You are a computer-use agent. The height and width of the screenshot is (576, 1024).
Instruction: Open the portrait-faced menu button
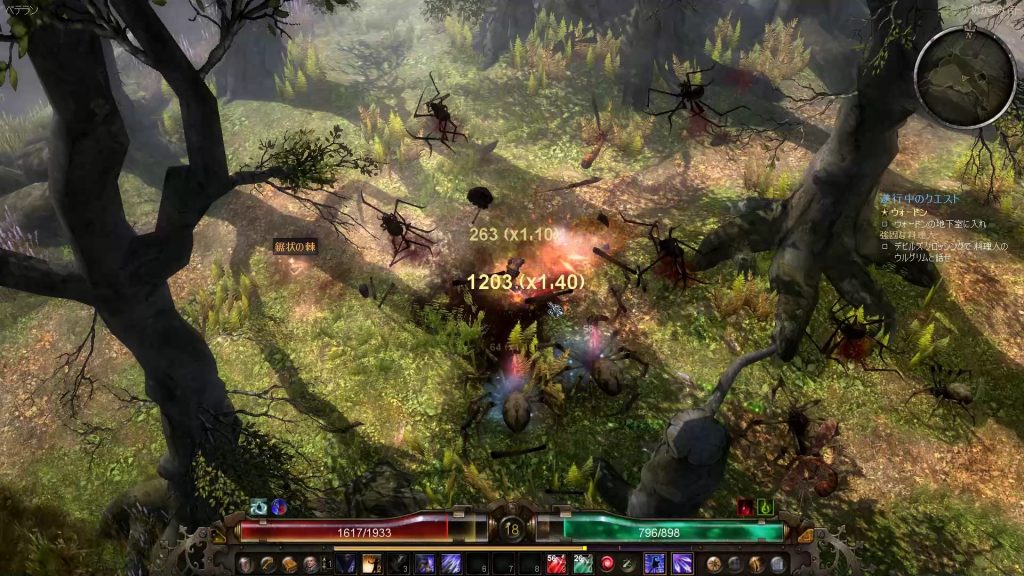coord(310,564)
